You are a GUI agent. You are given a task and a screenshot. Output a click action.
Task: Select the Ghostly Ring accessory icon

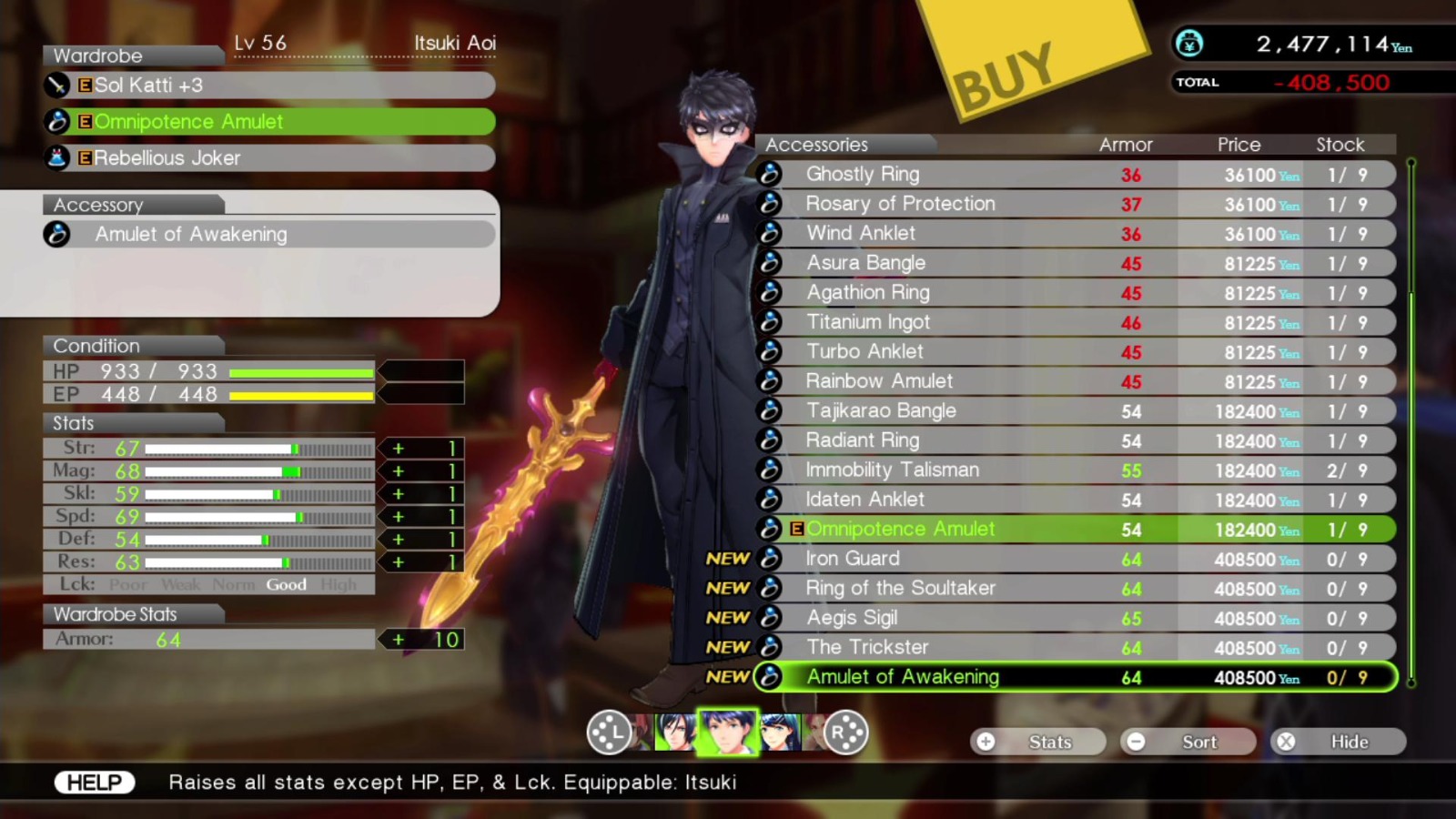click(769, 174)
